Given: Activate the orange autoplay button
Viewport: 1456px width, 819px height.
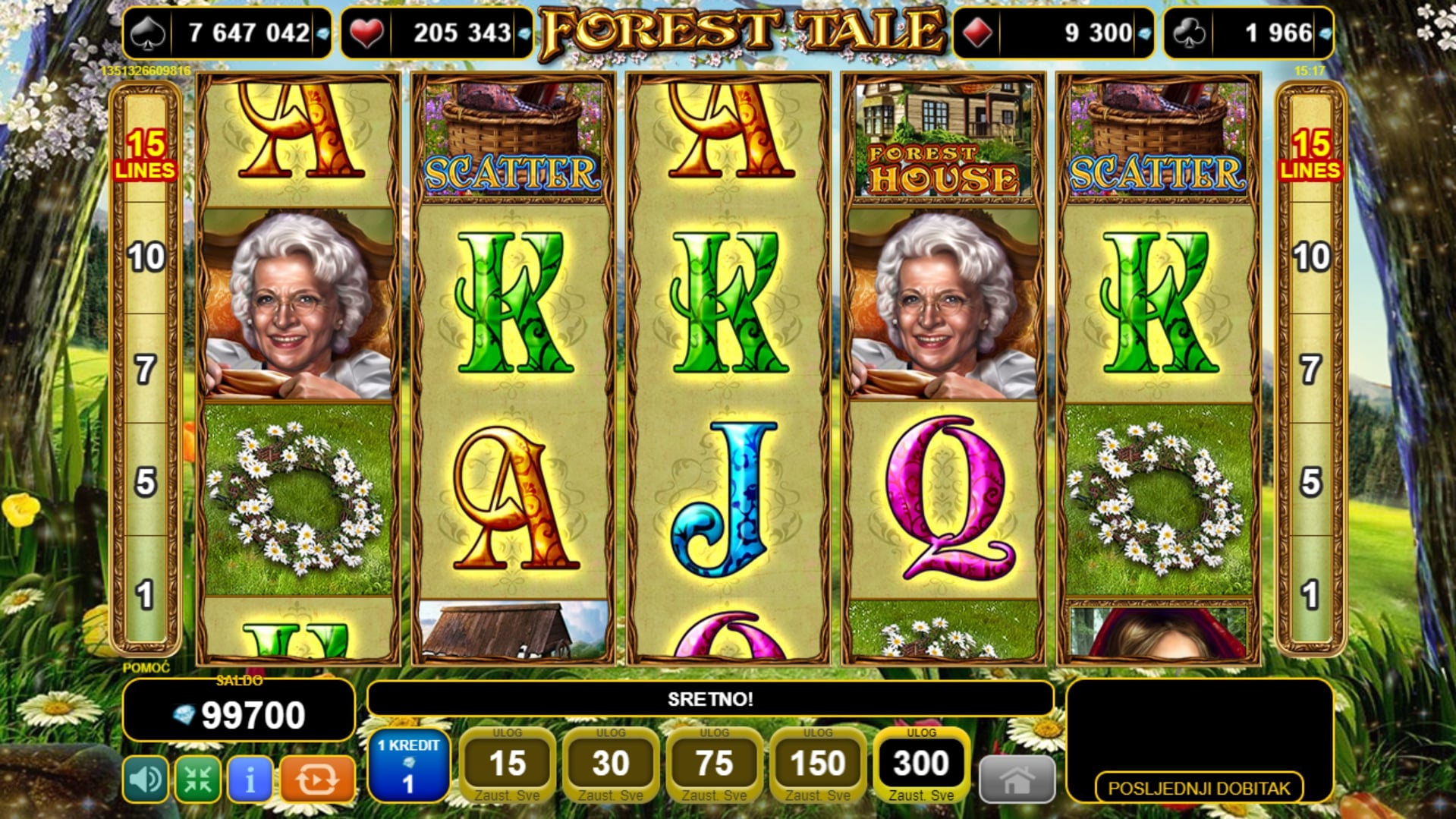Looking at the screenshot, I should (x=317, y=779).
